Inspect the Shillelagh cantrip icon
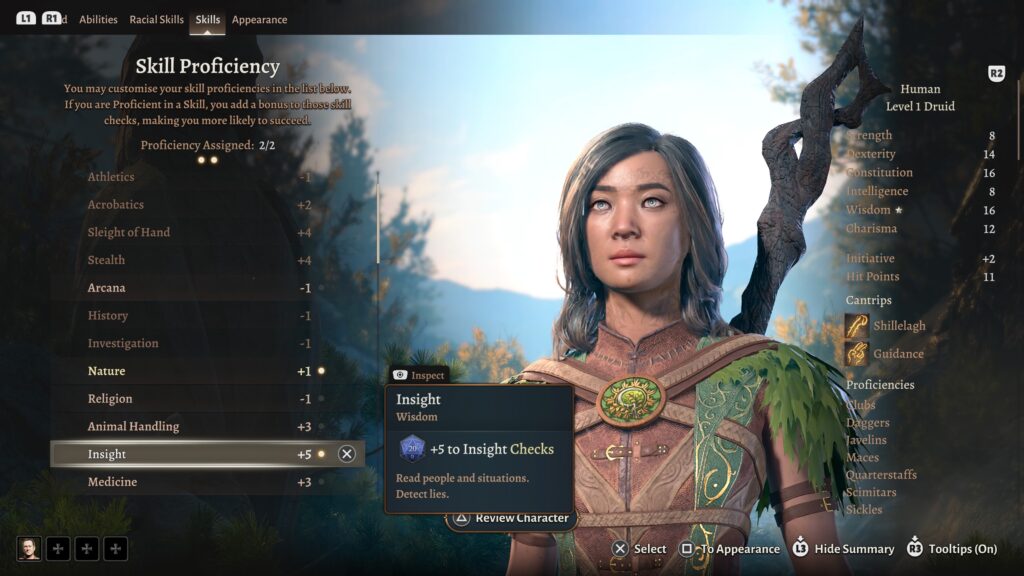This screenshot has height=576, width=1024. click(x=857, y=326)
